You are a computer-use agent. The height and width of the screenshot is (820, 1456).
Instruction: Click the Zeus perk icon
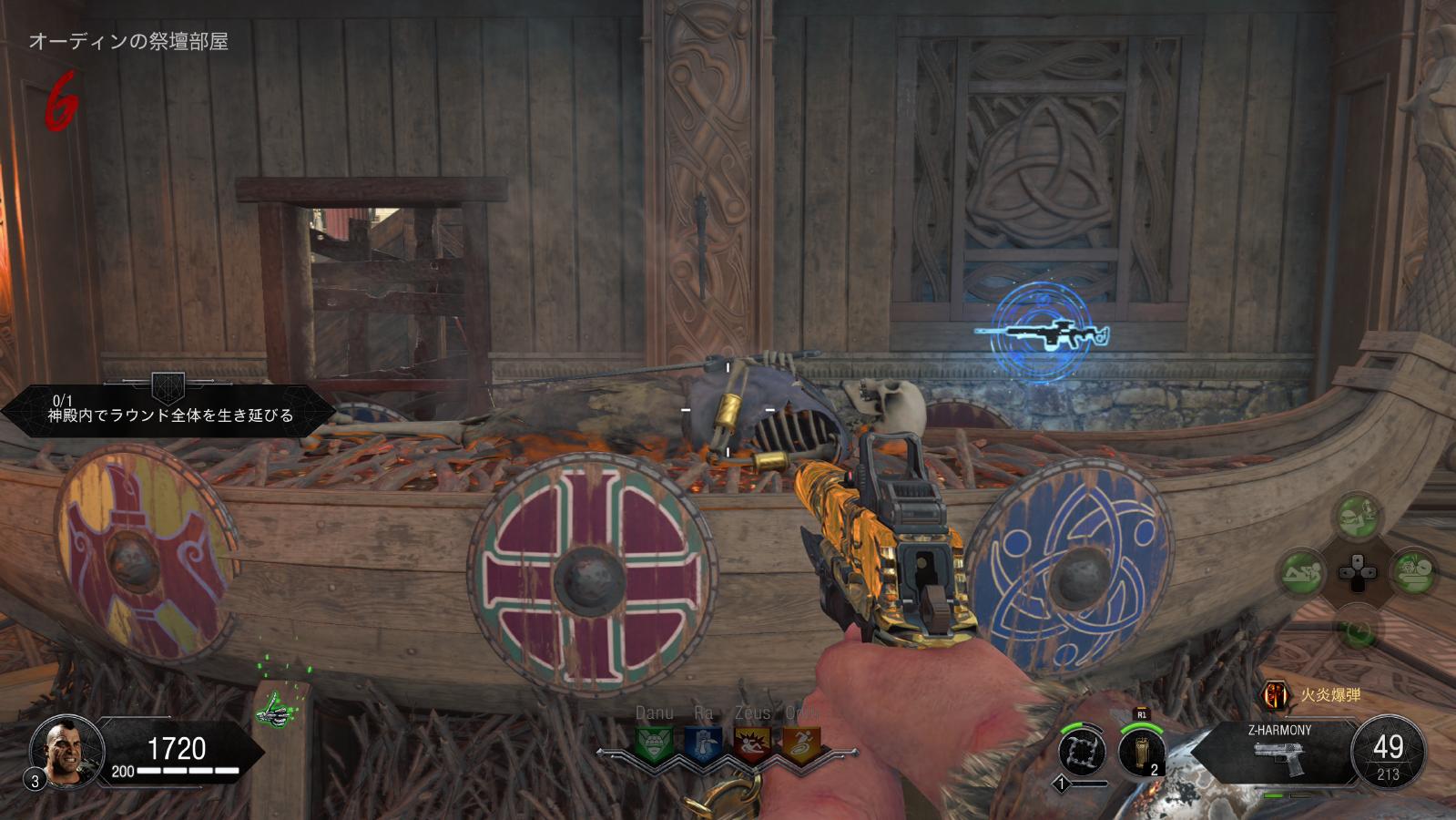click(x=751, y=743)
